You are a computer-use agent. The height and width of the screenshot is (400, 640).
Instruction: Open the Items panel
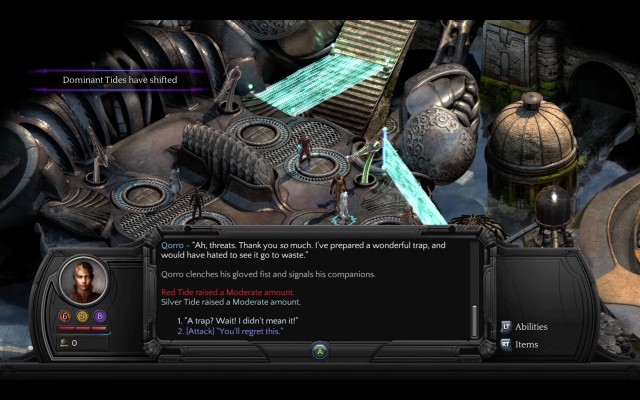point(526,344)
